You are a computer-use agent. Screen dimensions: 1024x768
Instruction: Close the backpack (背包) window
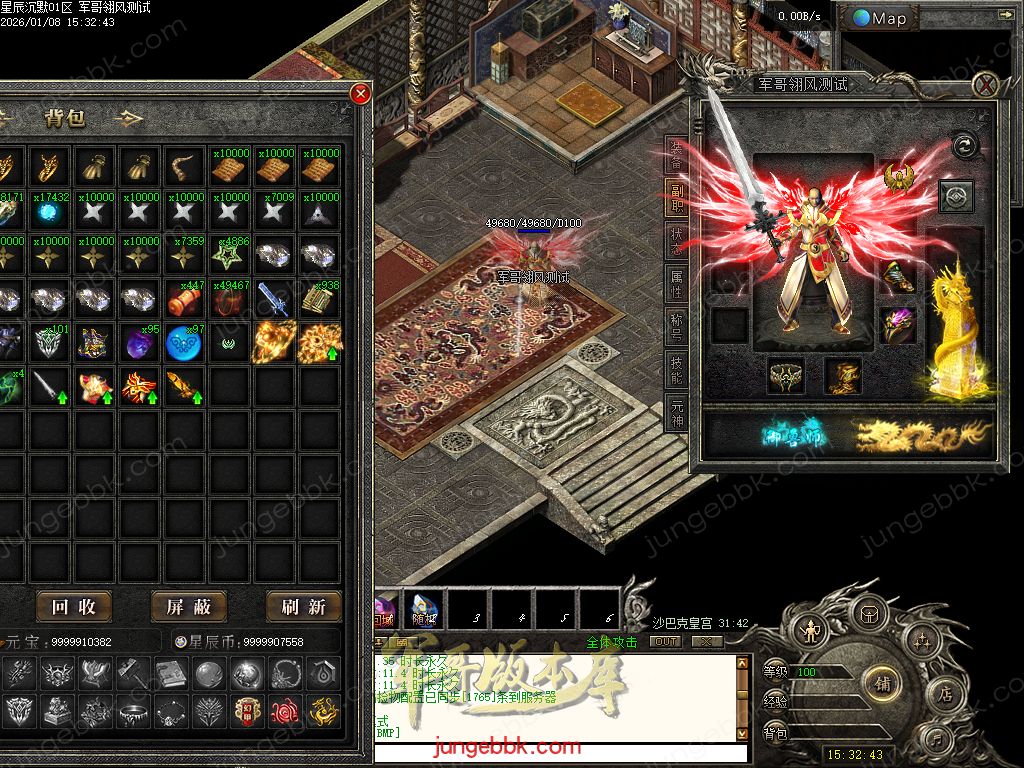tap(360, 94)
